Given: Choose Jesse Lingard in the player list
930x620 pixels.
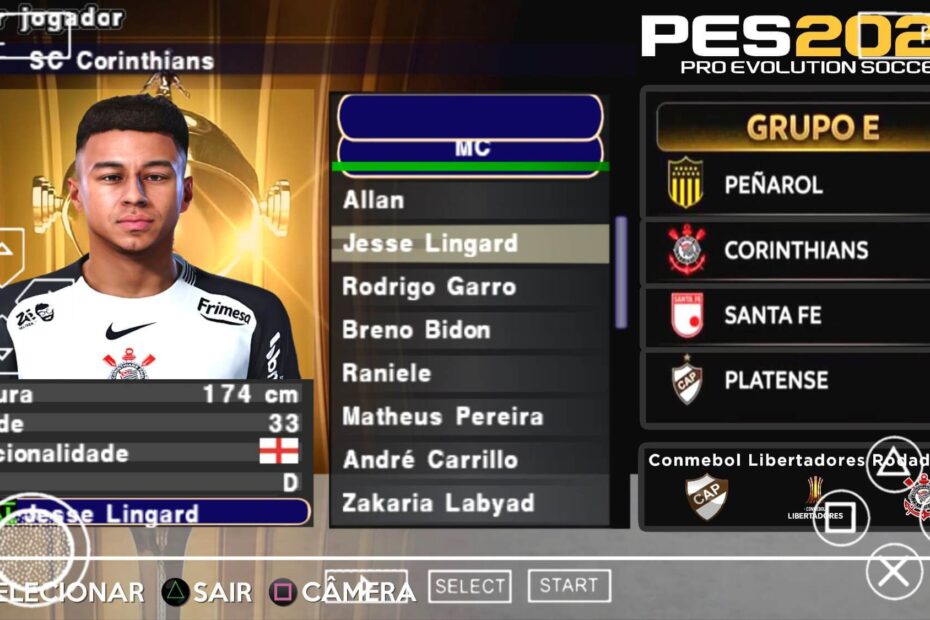Looking at the screenshot, I should point(470,243).
